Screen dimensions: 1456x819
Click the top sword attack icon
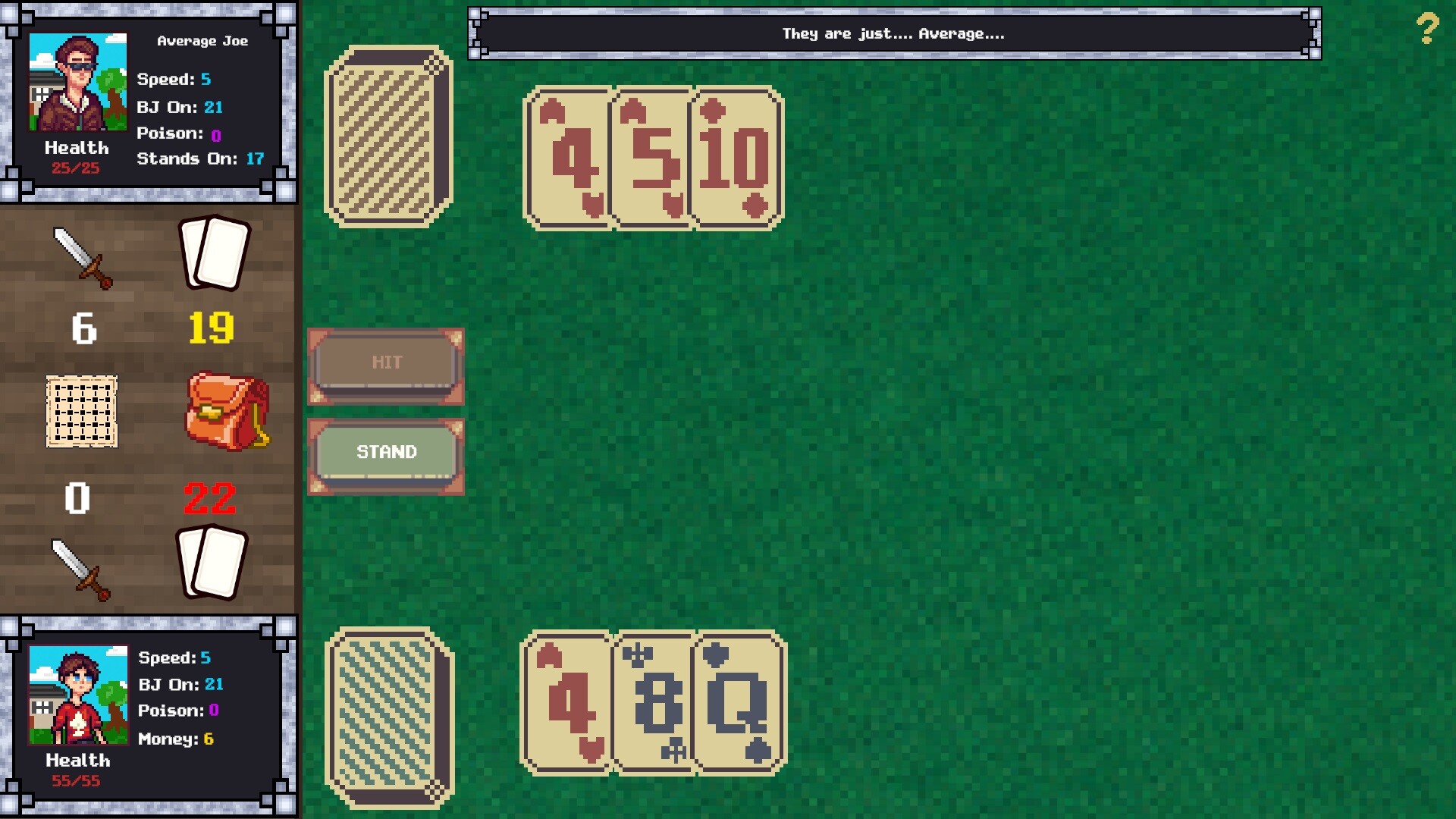click(x=83, y=258)
